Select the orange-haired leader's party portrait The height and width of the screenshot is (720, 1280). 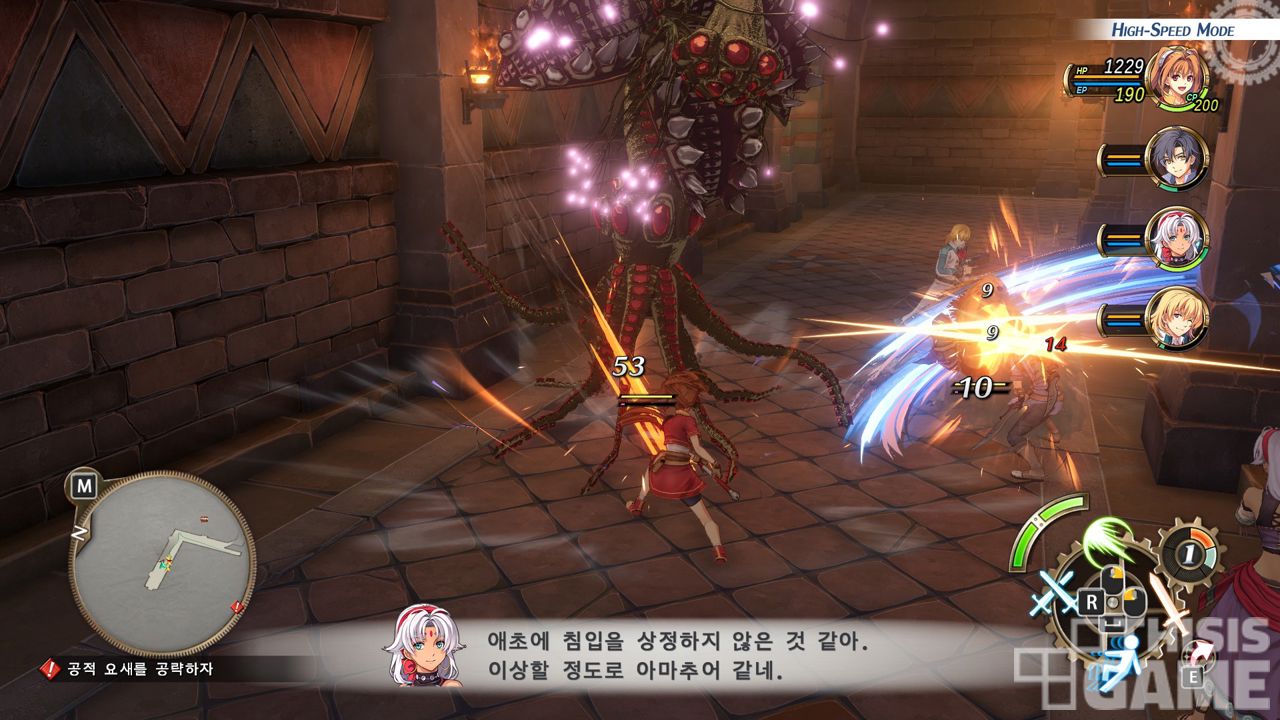click(1177, 76)
